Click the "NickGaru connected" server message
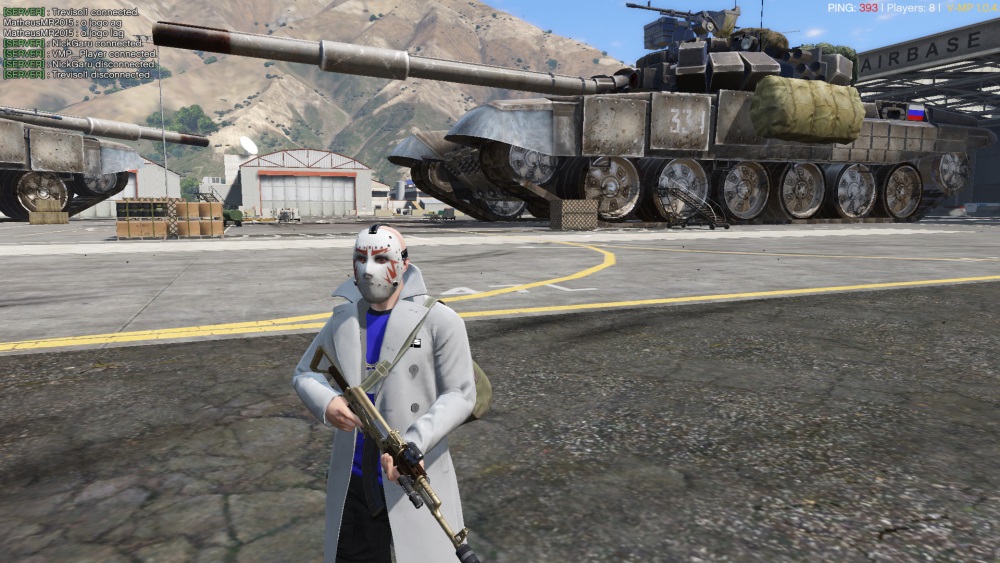This screenshot has height=563, width=1000. (73, 43)
